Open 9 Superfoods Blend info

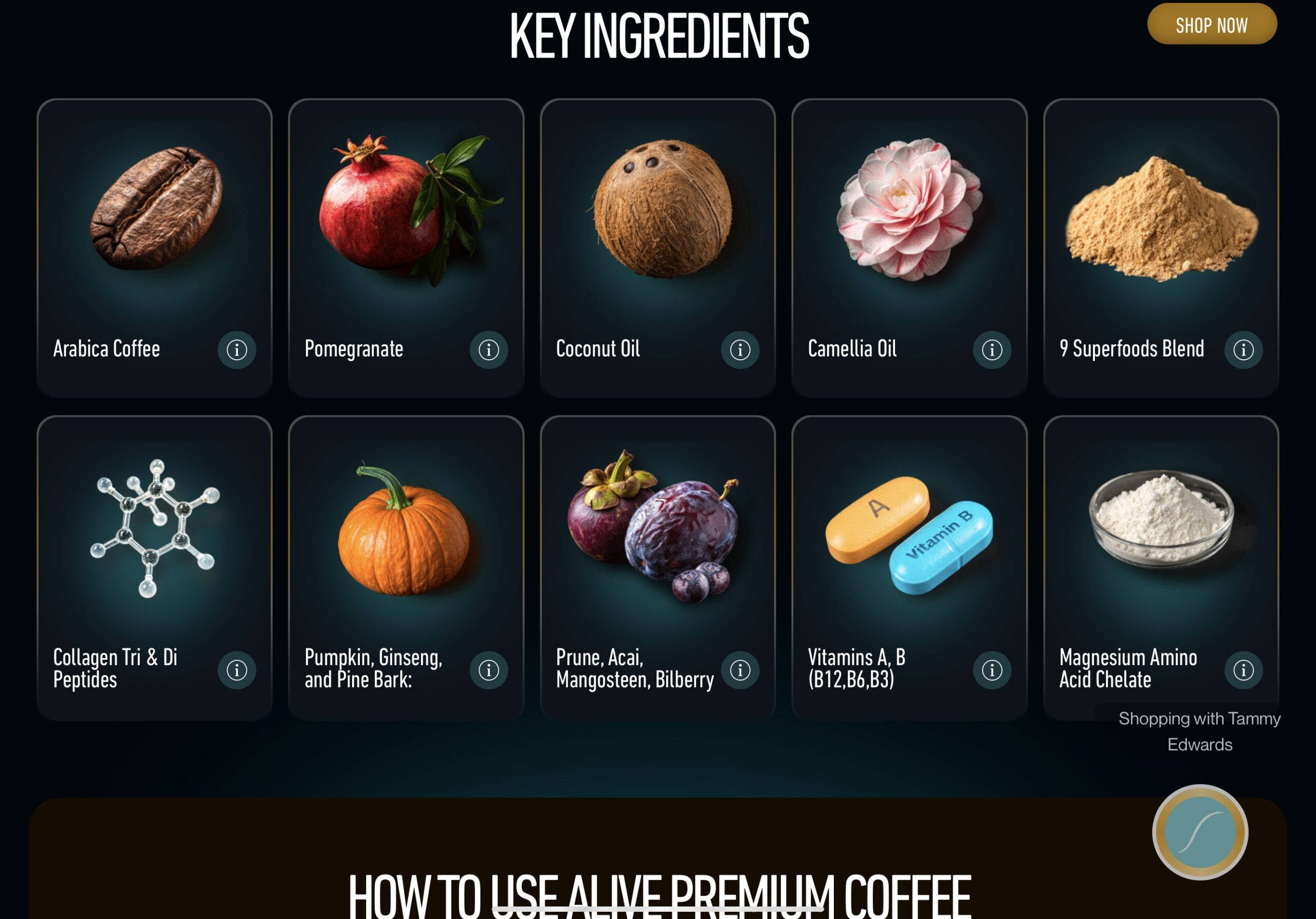pyautogui.click(x=1243, y=350)
